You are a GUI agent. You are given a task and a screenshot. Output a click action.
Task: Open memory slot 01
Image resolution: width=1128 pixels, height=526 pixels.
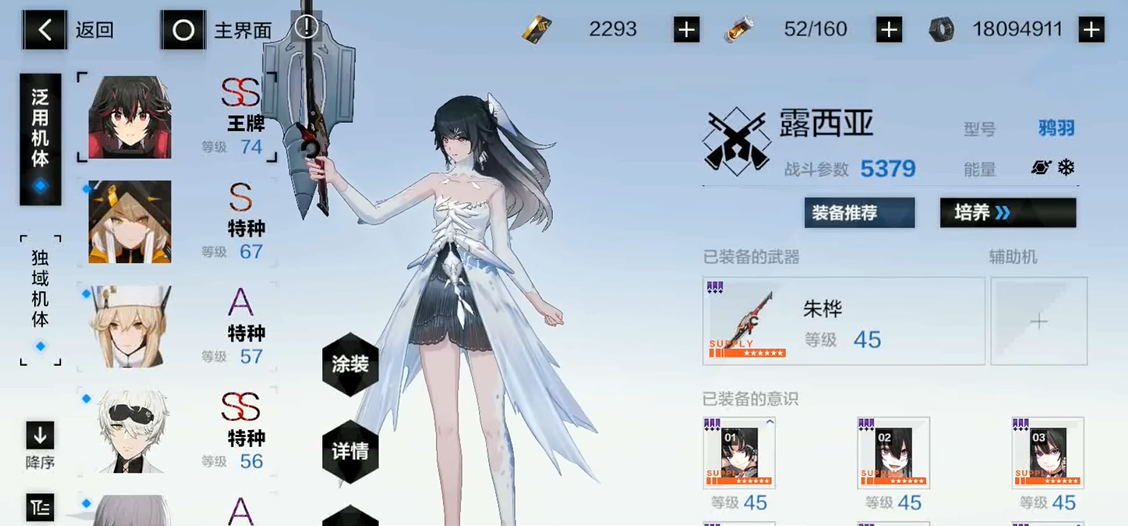point(739,453)
